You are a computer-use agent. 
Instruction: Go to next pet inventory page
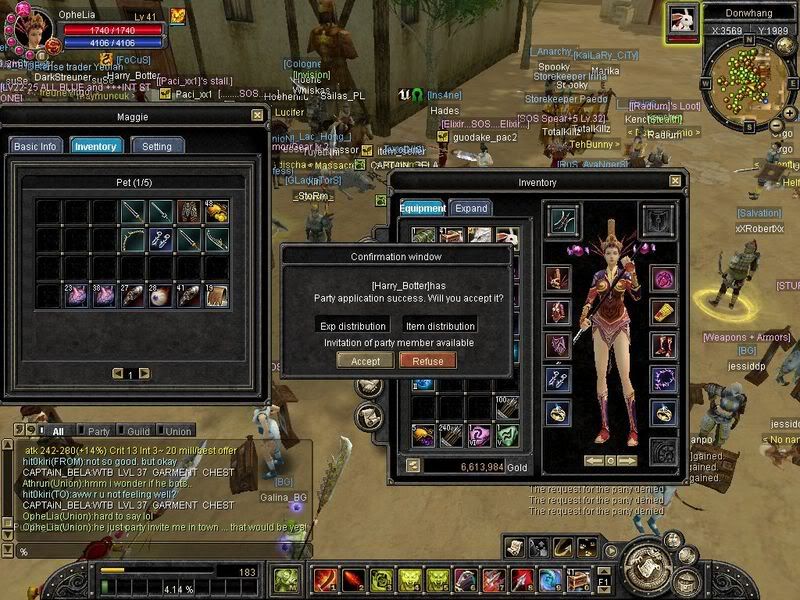coord(144,373)
